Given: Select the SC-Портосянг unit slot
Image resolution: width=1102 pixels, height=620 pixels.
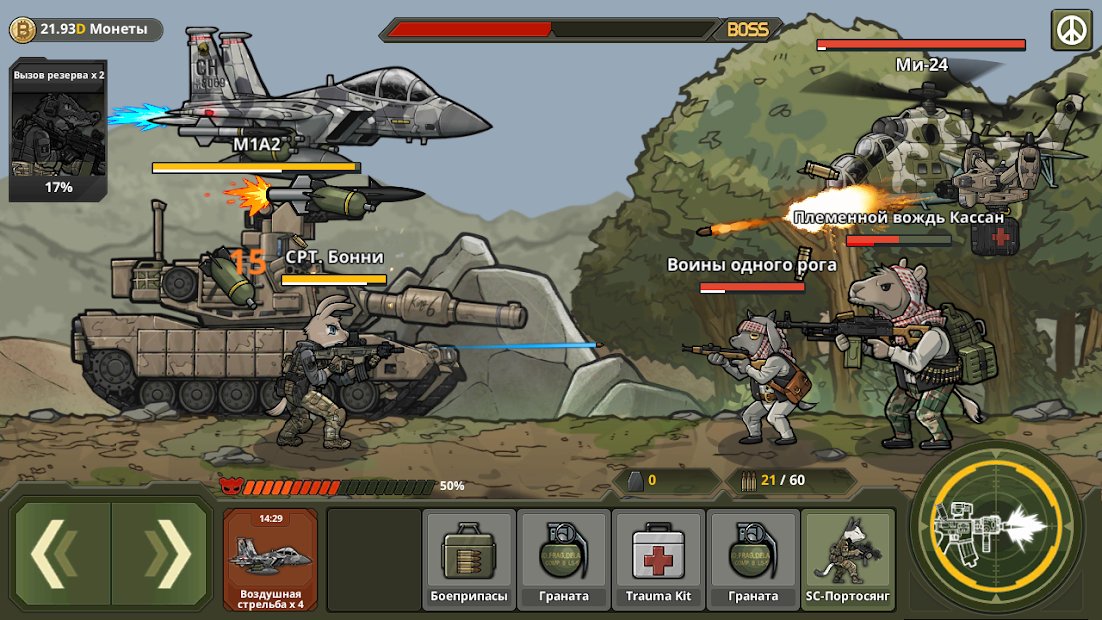Looking at the screenshot, I should [x=848, y=558].
